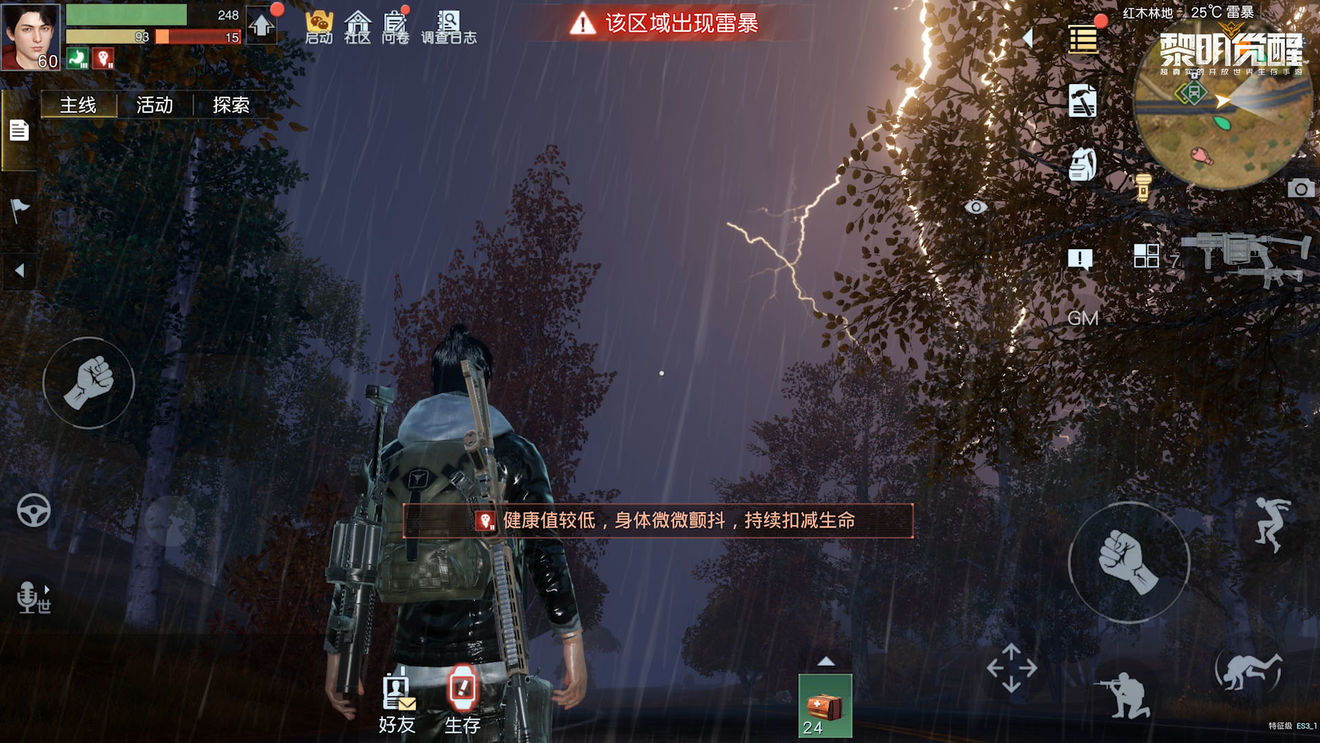The image size is (1320, 743).
Task: Select the crafting icon on the right sidebar
Action: pyautogui.click(x=1082, y=100)
